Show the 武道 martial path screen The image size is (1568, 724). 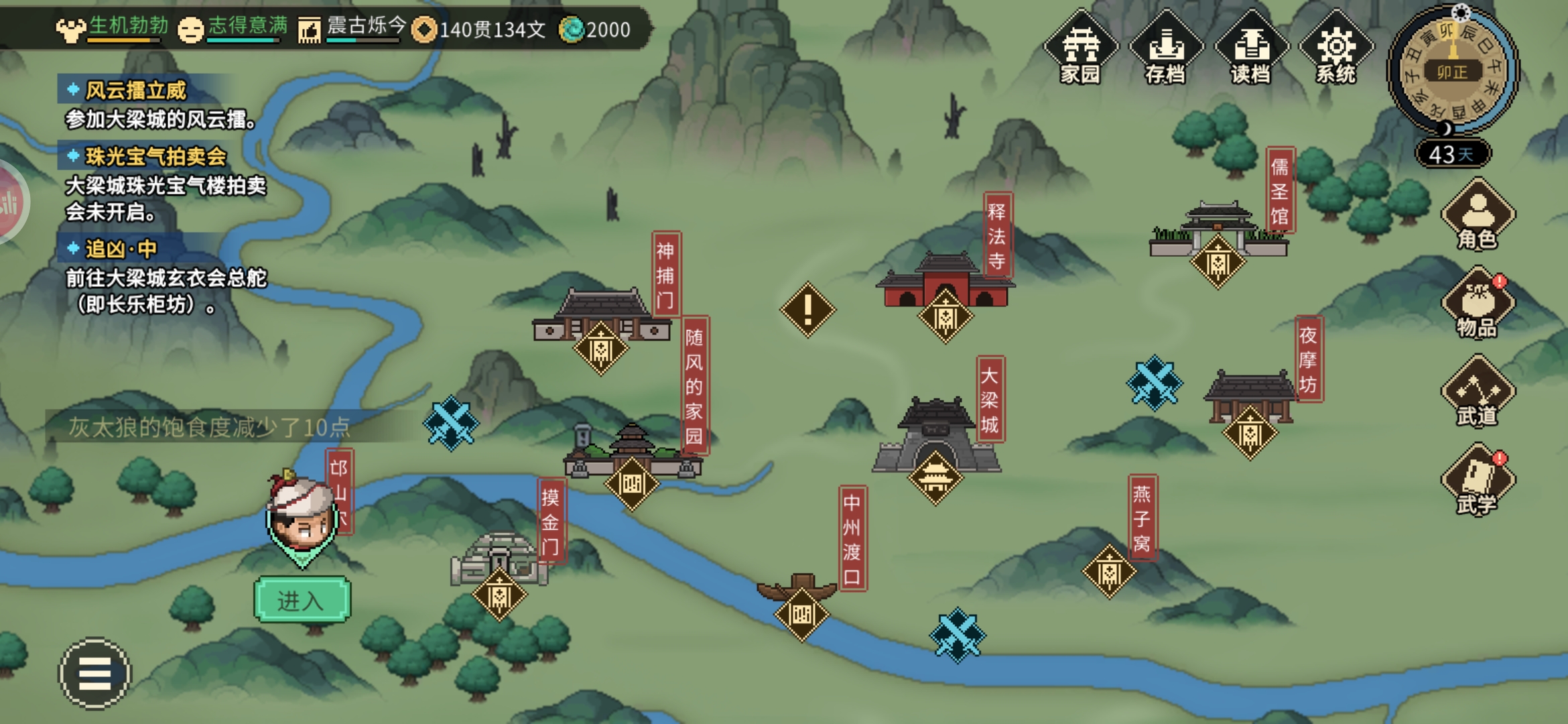(x=1478, y=392)
